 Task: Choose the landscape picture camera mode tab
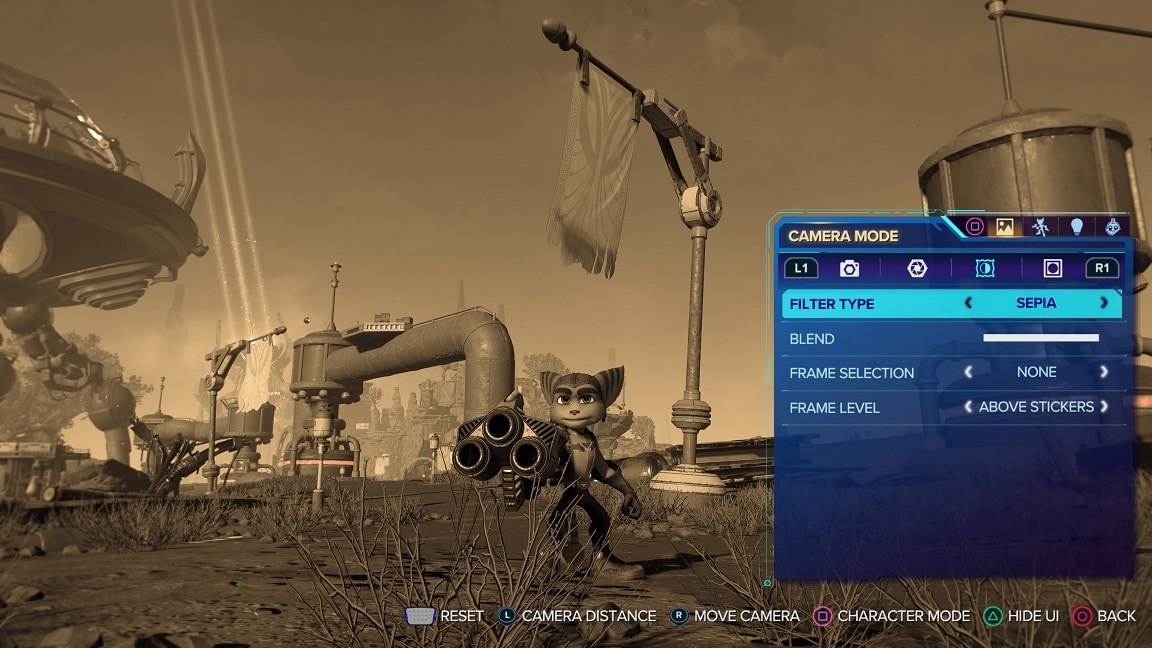coord(1004,227)
